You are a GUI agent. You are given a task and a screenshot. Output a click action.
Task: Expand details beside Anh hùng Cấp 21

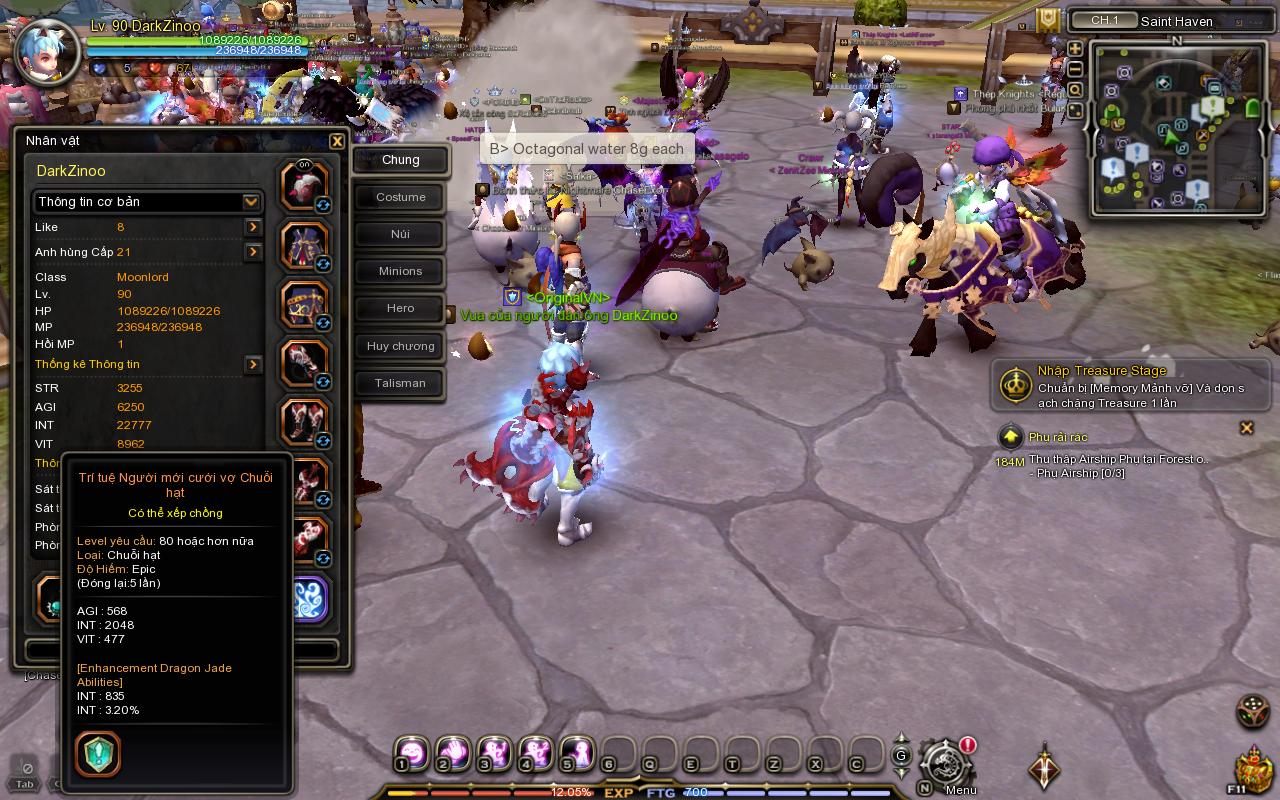(x=252, y=252)
